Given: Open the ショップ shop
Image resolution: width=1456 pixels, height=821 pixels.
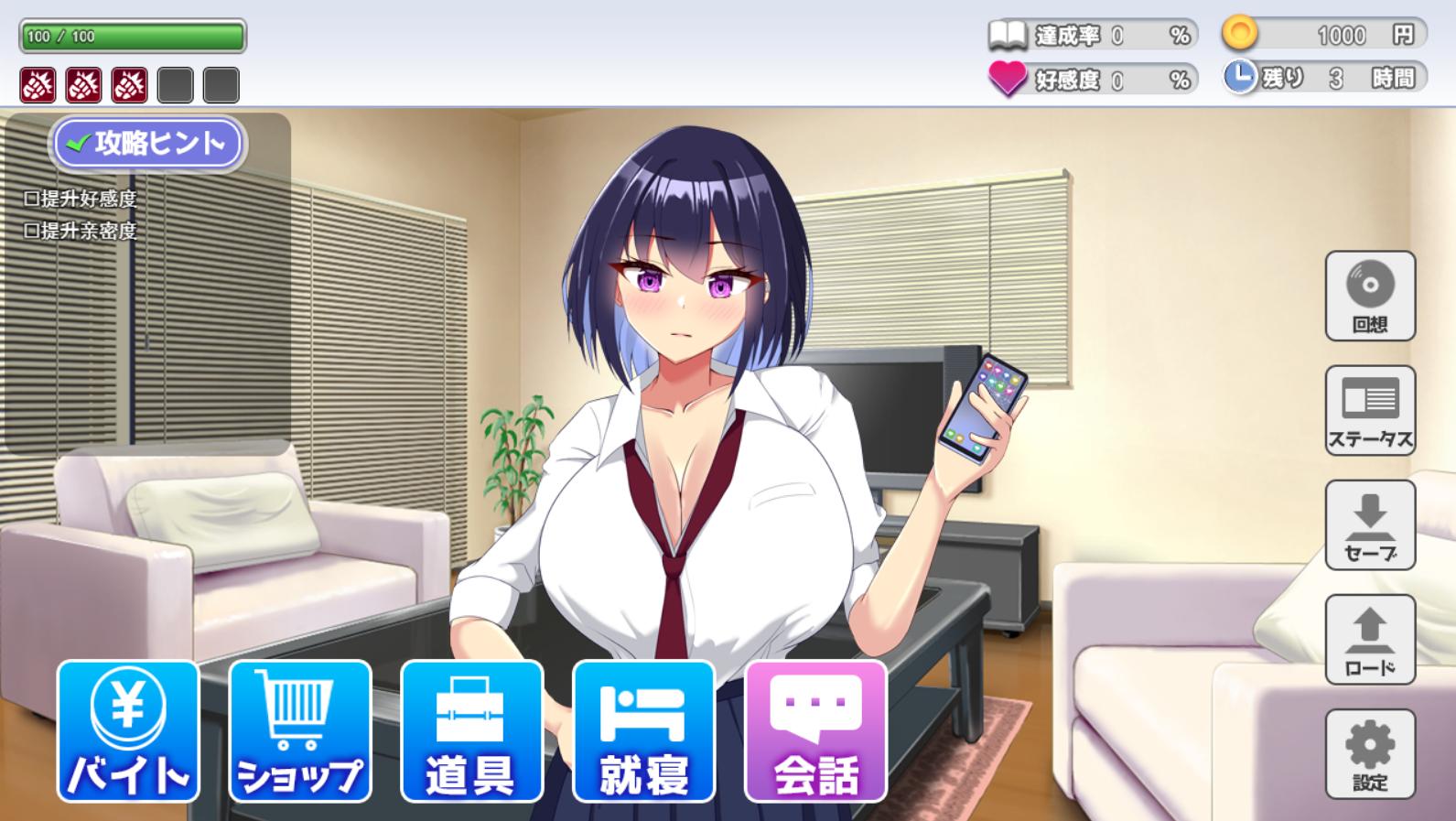Looking at the screenshot, I should 299,731.
